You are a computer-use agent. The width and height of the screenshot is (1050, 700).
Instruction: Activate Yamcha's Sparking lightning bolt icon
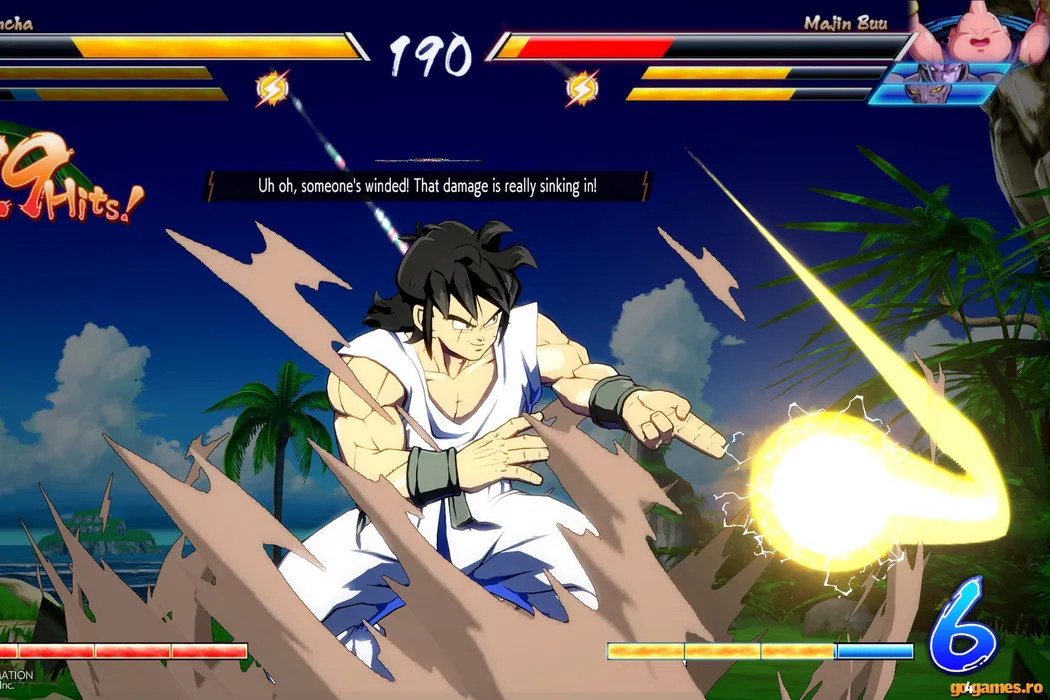coord(272,90)
